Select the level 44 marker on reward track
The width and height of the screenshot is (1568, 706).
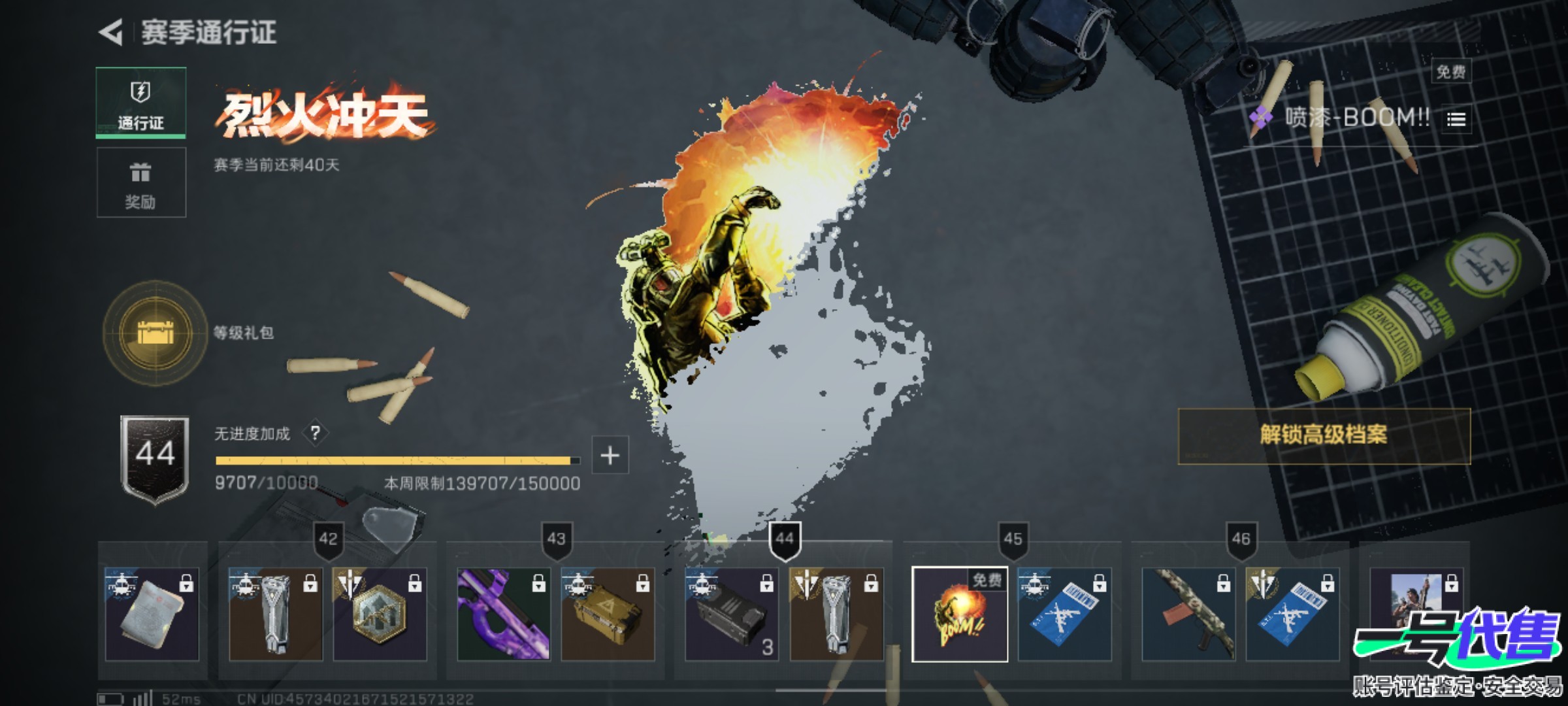[784, 540]
